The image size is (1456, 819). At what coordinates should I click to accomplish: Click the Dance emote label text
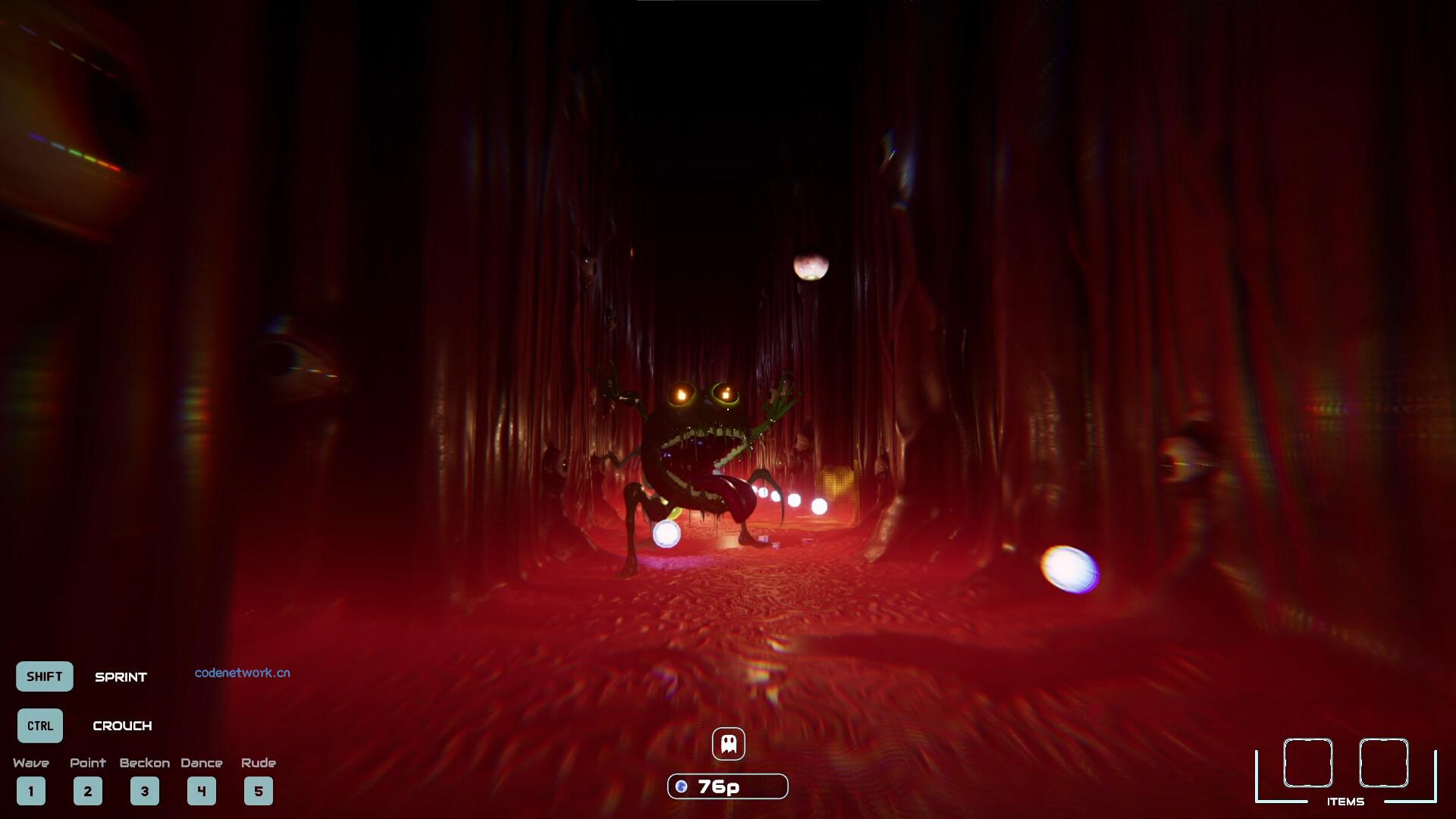tap(202, 764)
